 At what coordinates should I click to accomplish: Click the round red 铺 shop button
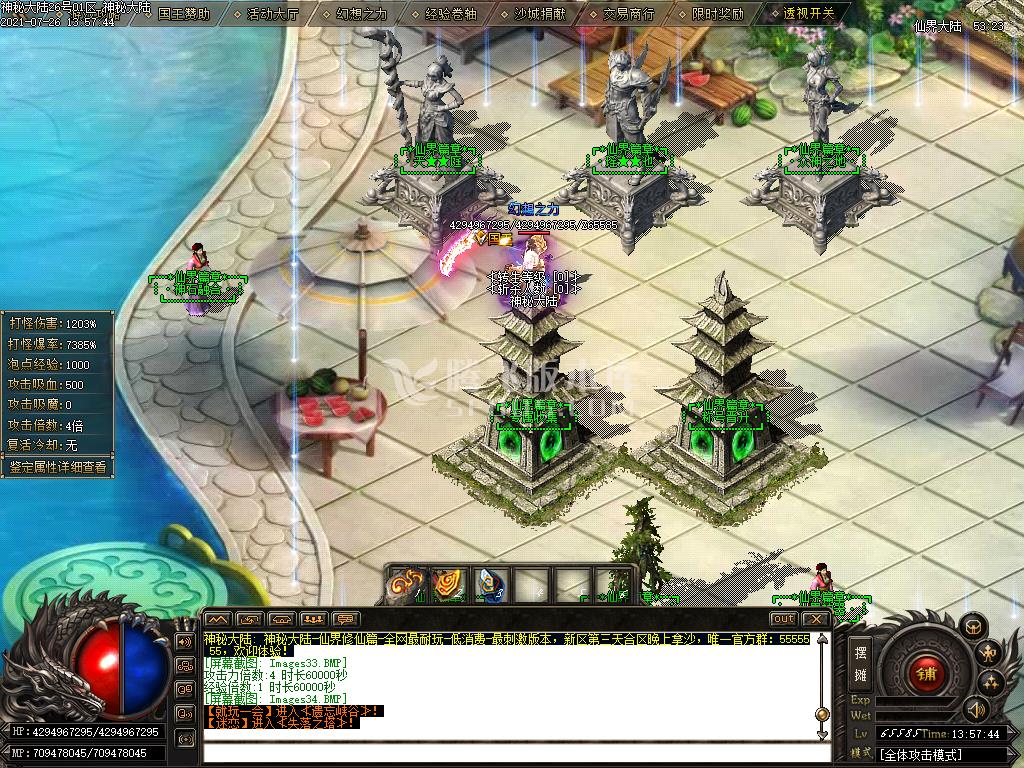[x=924, y=673]
